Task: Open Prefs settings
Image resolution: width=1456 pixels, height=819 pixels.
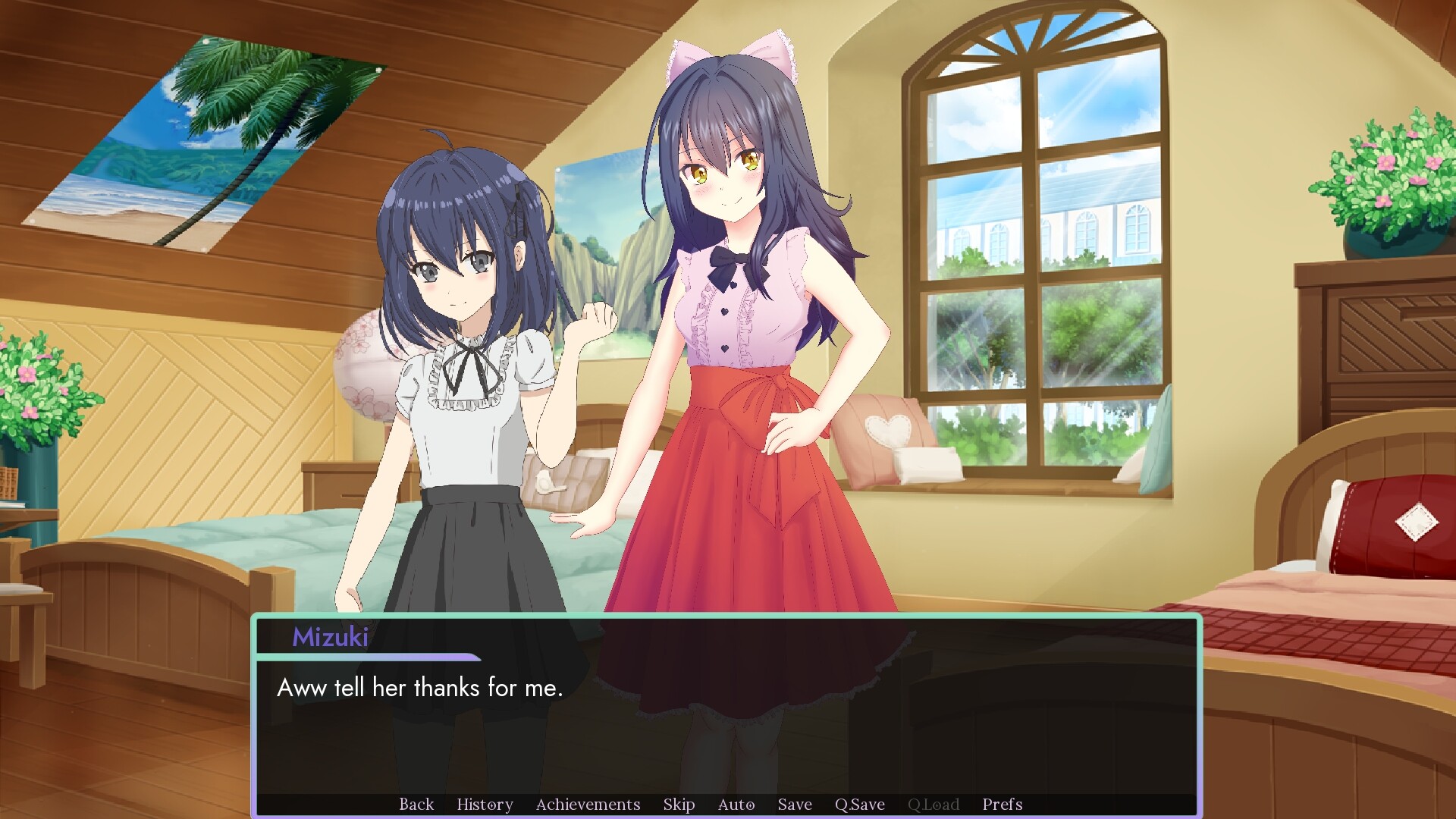Action: coord(1002,804)
